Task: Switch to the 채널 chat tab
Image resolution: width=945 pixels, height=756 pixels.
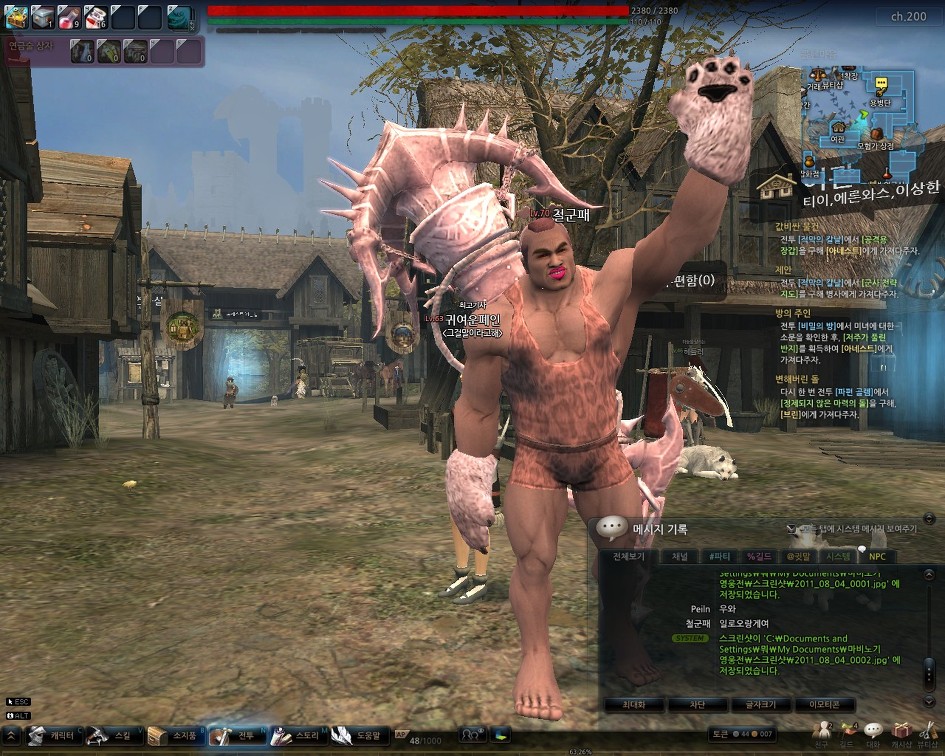Action: [679, 556]
